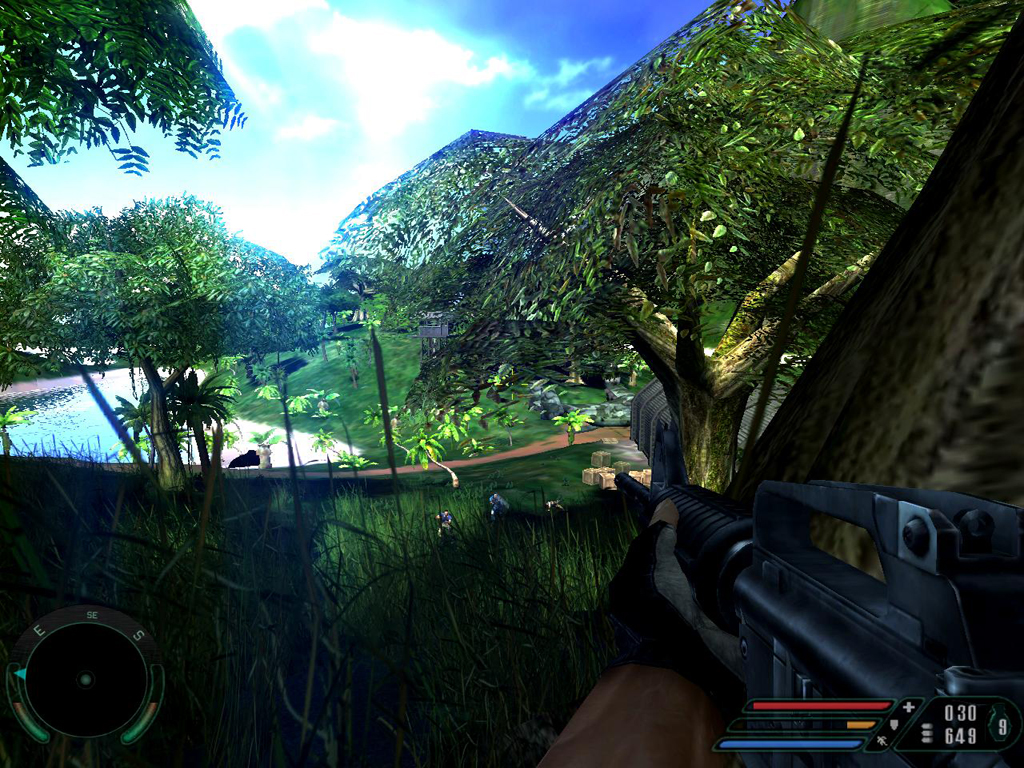Click the white cross health icon
Image resolution: width=1024 pixels, height=768 pixels.
(x=908, y=707)
